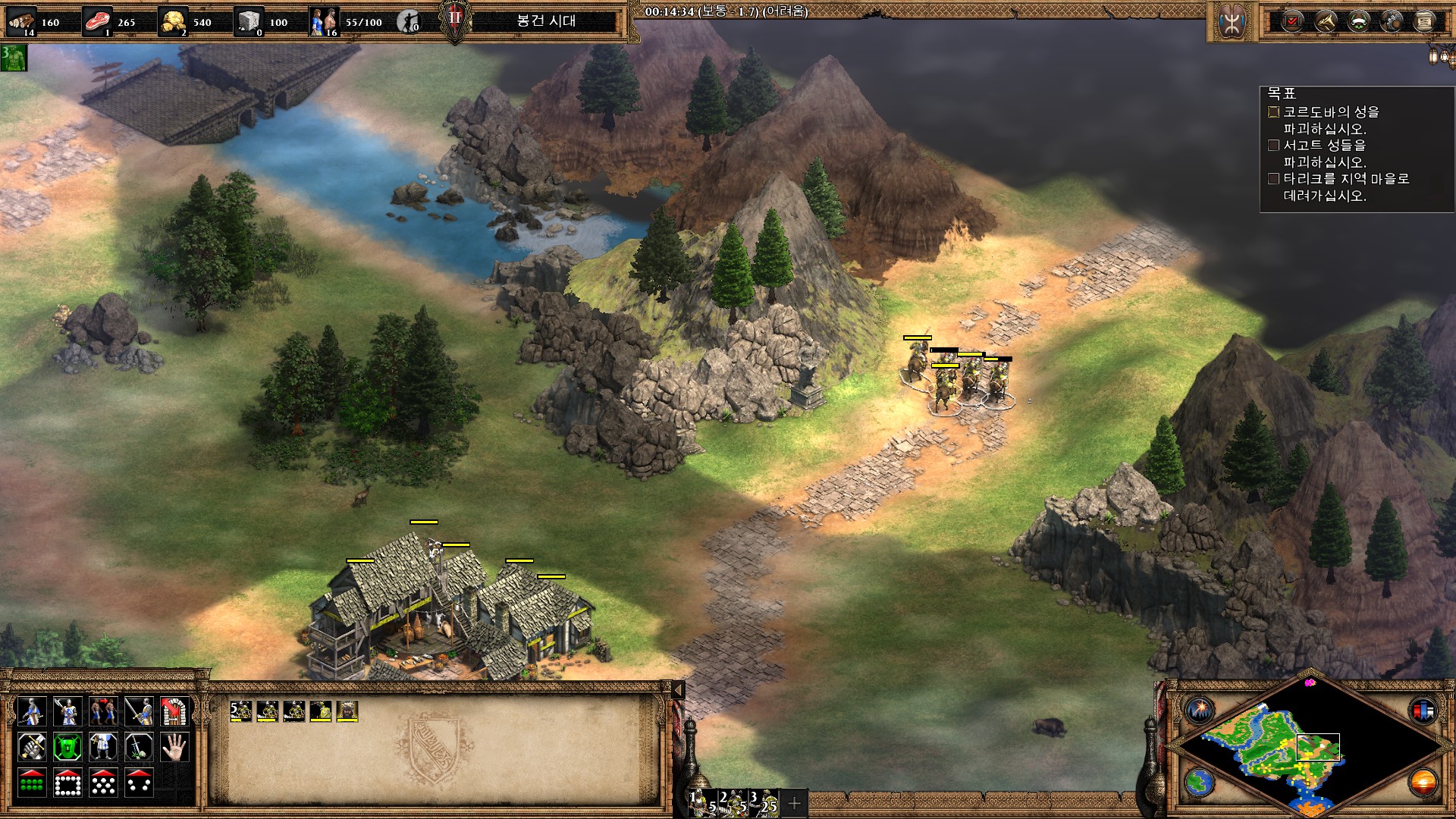
Task: Toggle the gate garrison arrow command
Action: 174,711
